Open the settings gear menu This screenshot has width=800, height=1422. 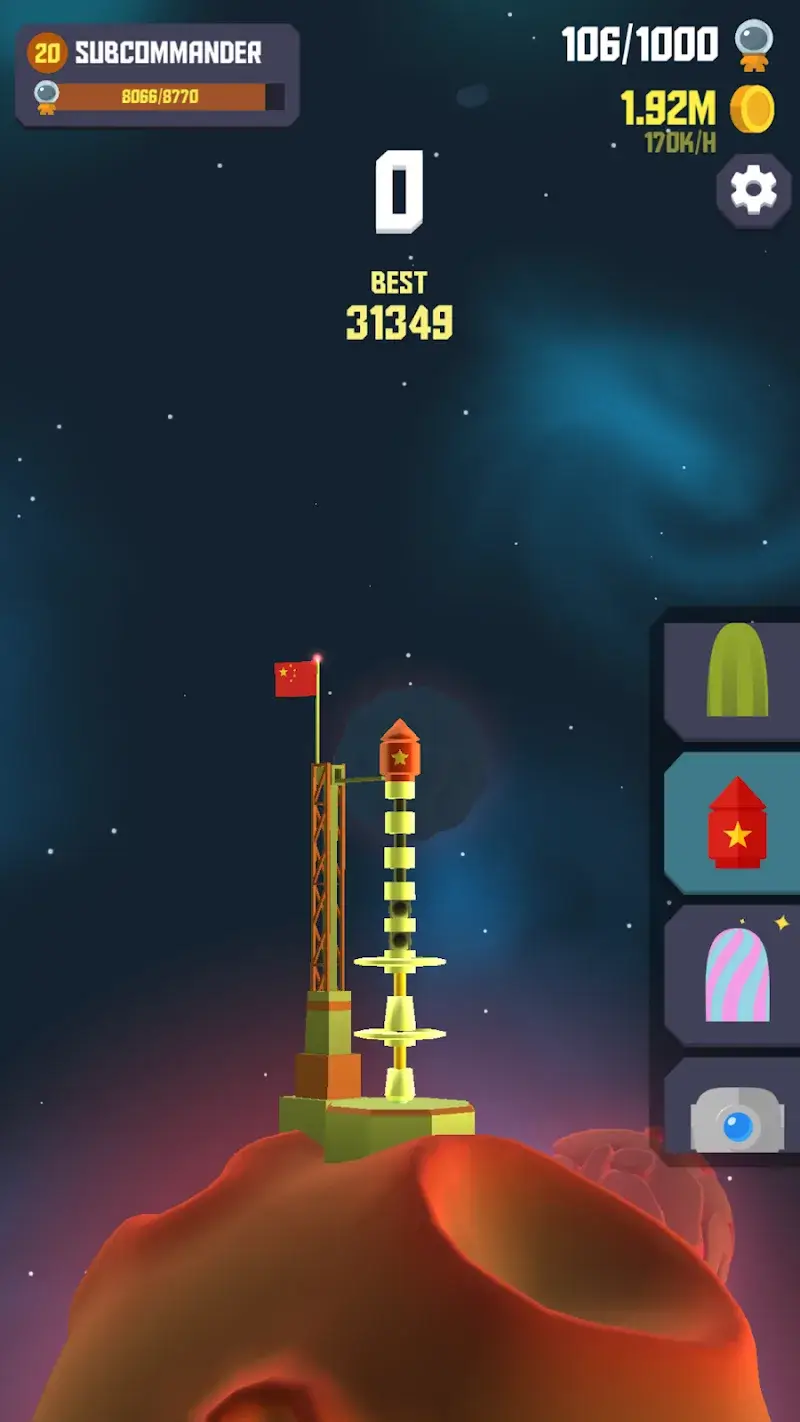753,190
